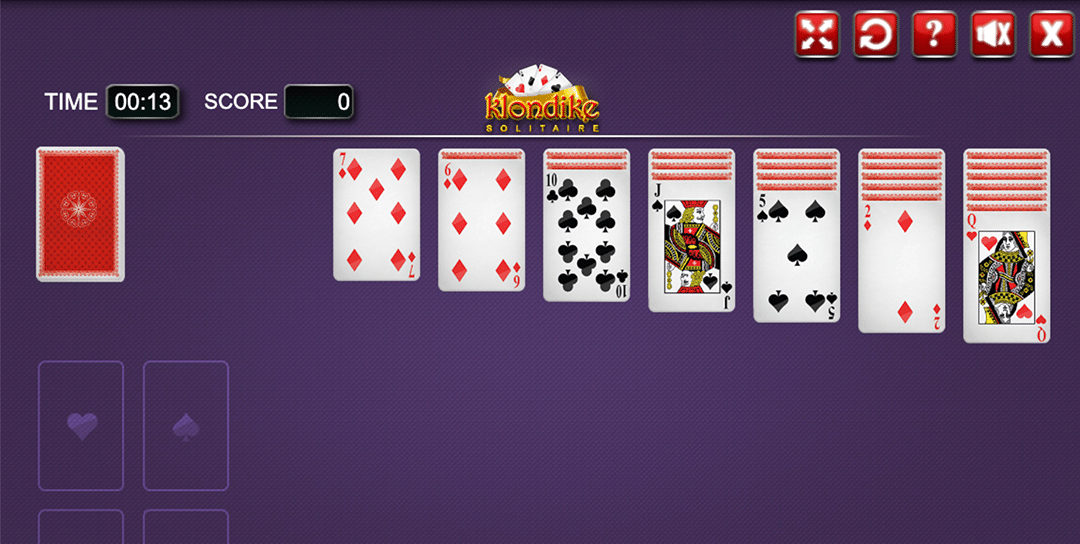Screen dimensions: 1080x544
Task: Click the empty hearts foundation slot
Action: (x=81, y=426)
